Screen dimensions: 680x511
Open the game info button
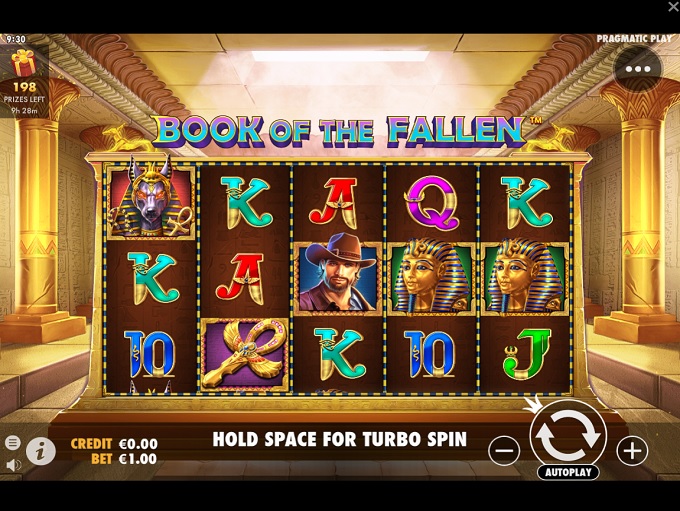(40, 451)
